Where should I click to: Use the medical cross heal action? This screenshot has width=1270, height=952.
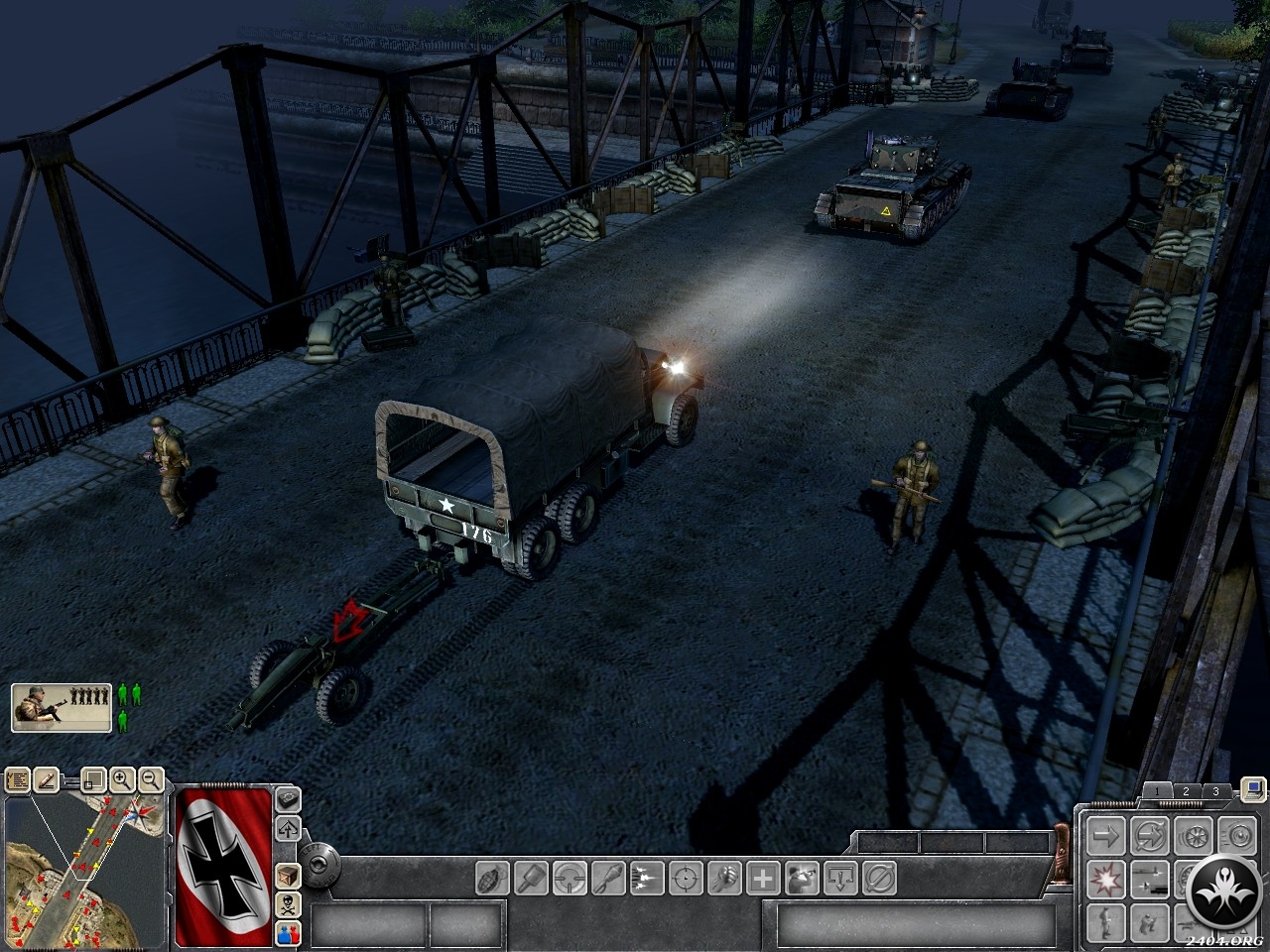point(762,878)
